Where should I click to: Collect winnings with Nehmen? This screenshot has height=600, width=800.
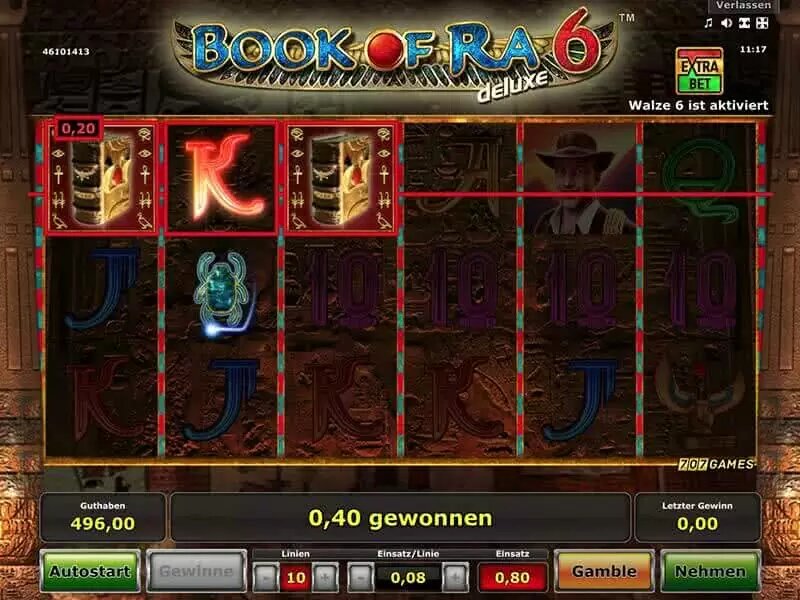pos(710,572)
